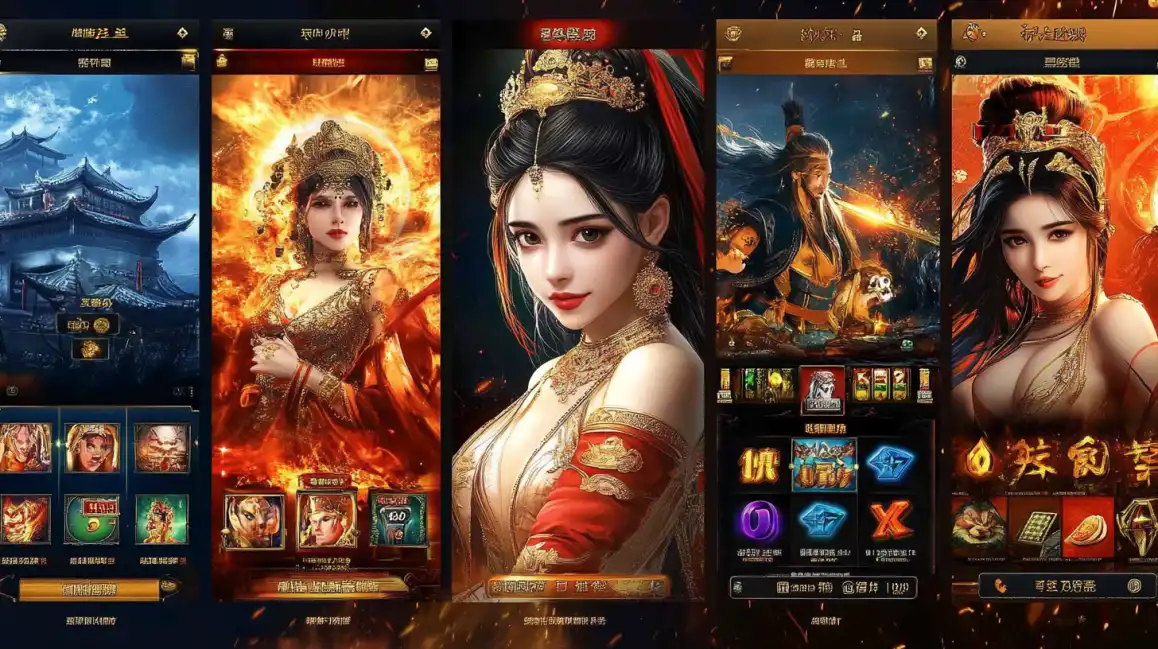
Task: Select the food dish item tile
Action: click(x=978, y=526)
